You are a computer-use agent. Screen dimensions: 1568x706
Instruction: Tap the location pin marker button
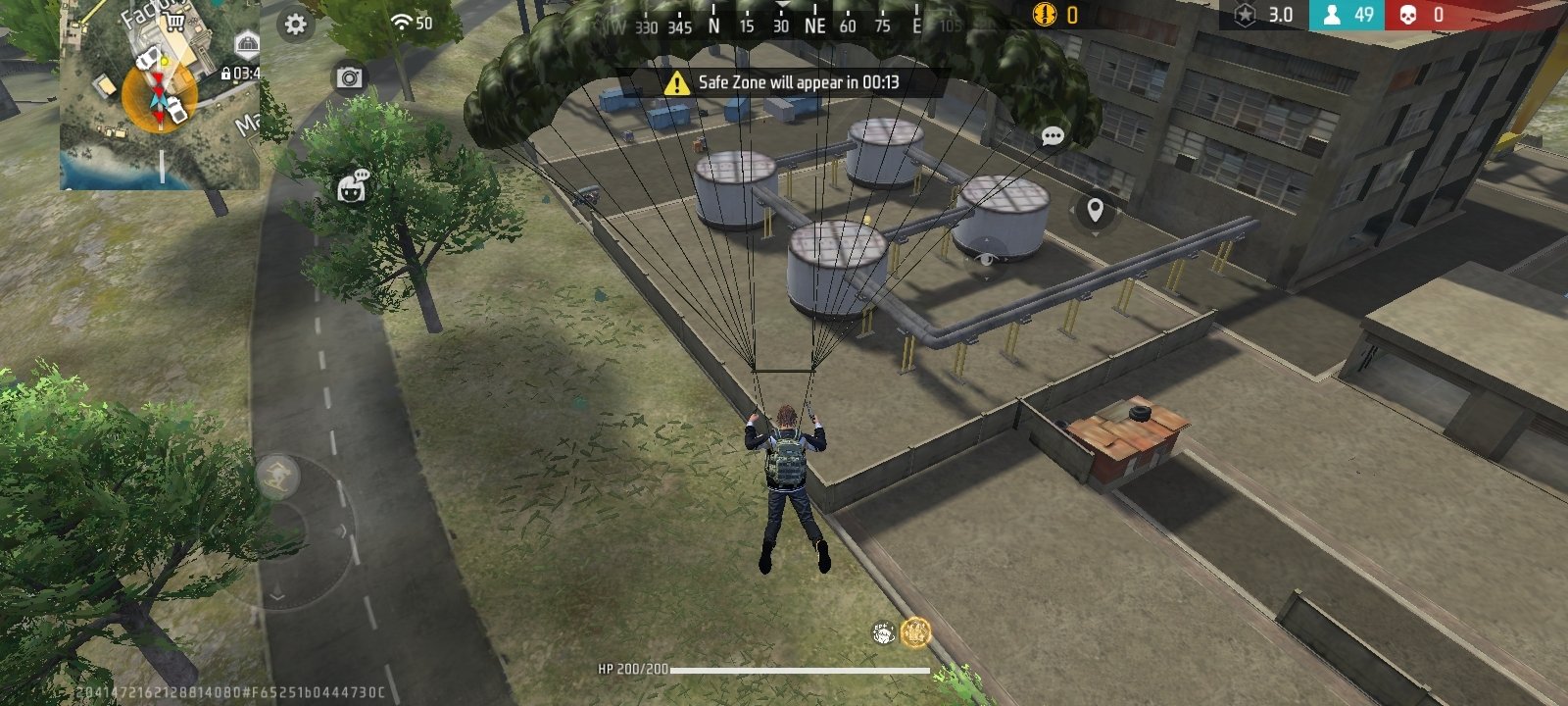tap(1095, 210)
